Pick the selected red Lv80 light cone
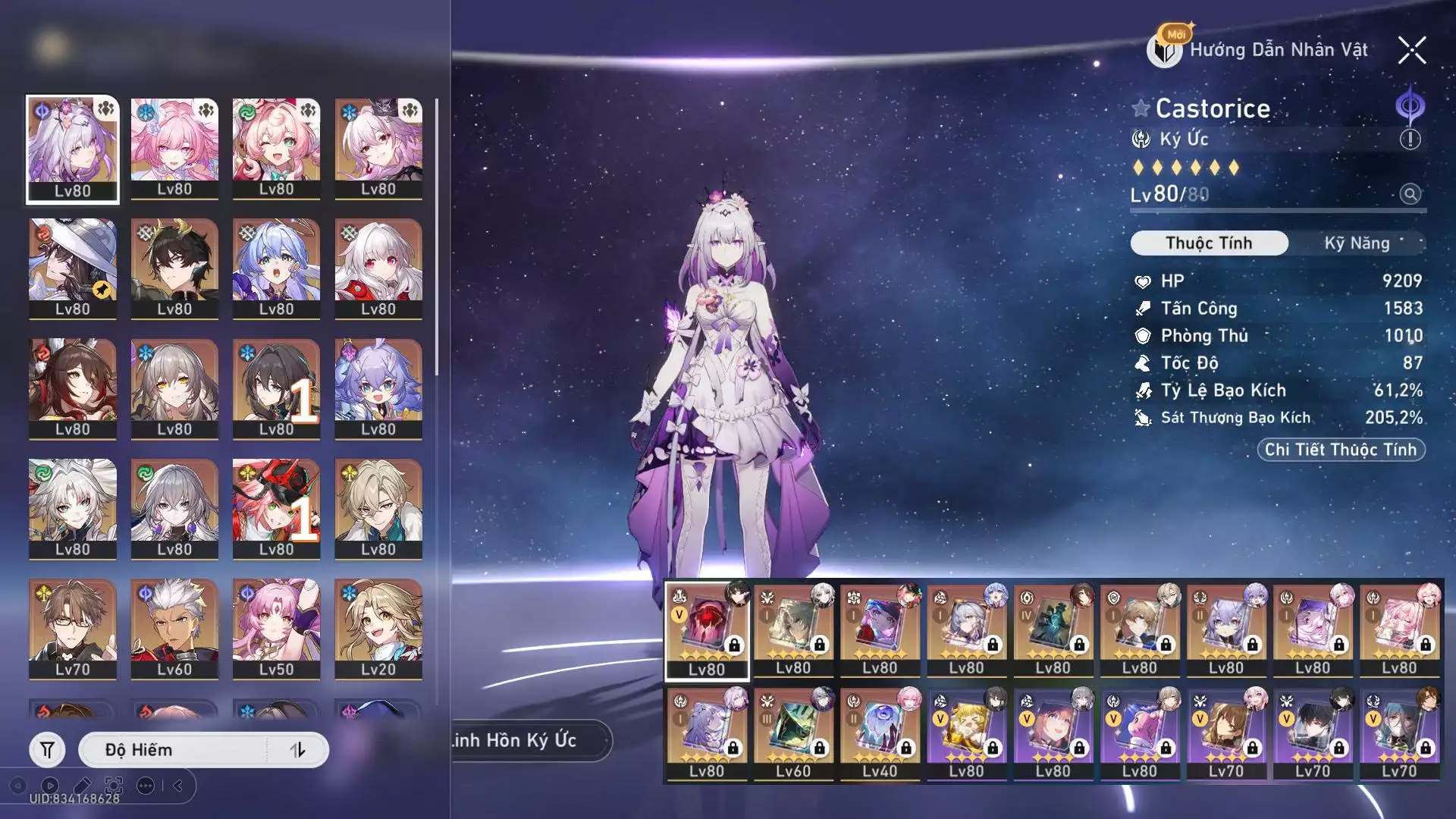This screenshot has width=1456, height=819. 707,631
